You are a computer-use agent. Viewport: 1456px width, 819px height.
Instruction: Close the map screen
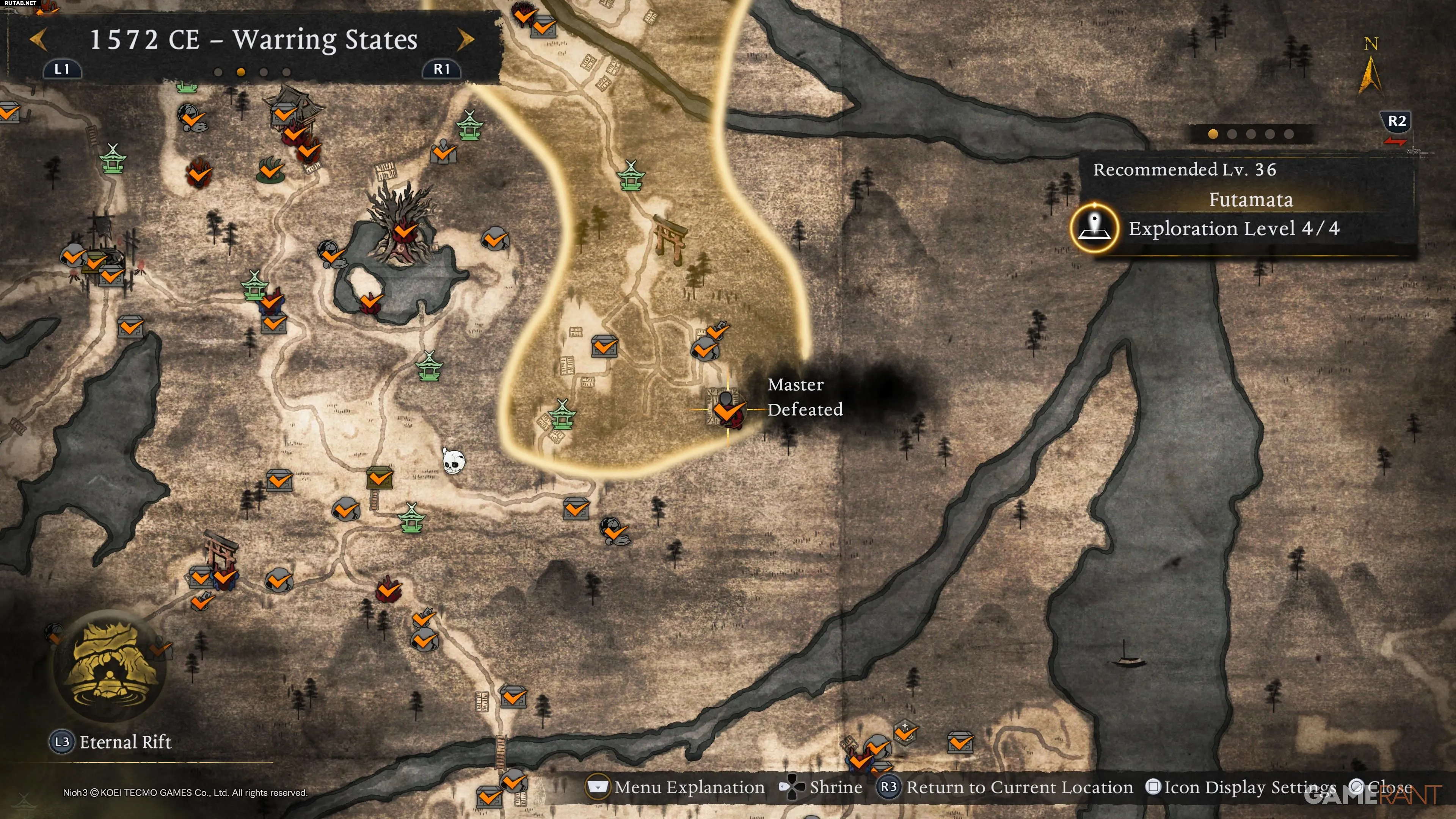(x=1382, y=787)
